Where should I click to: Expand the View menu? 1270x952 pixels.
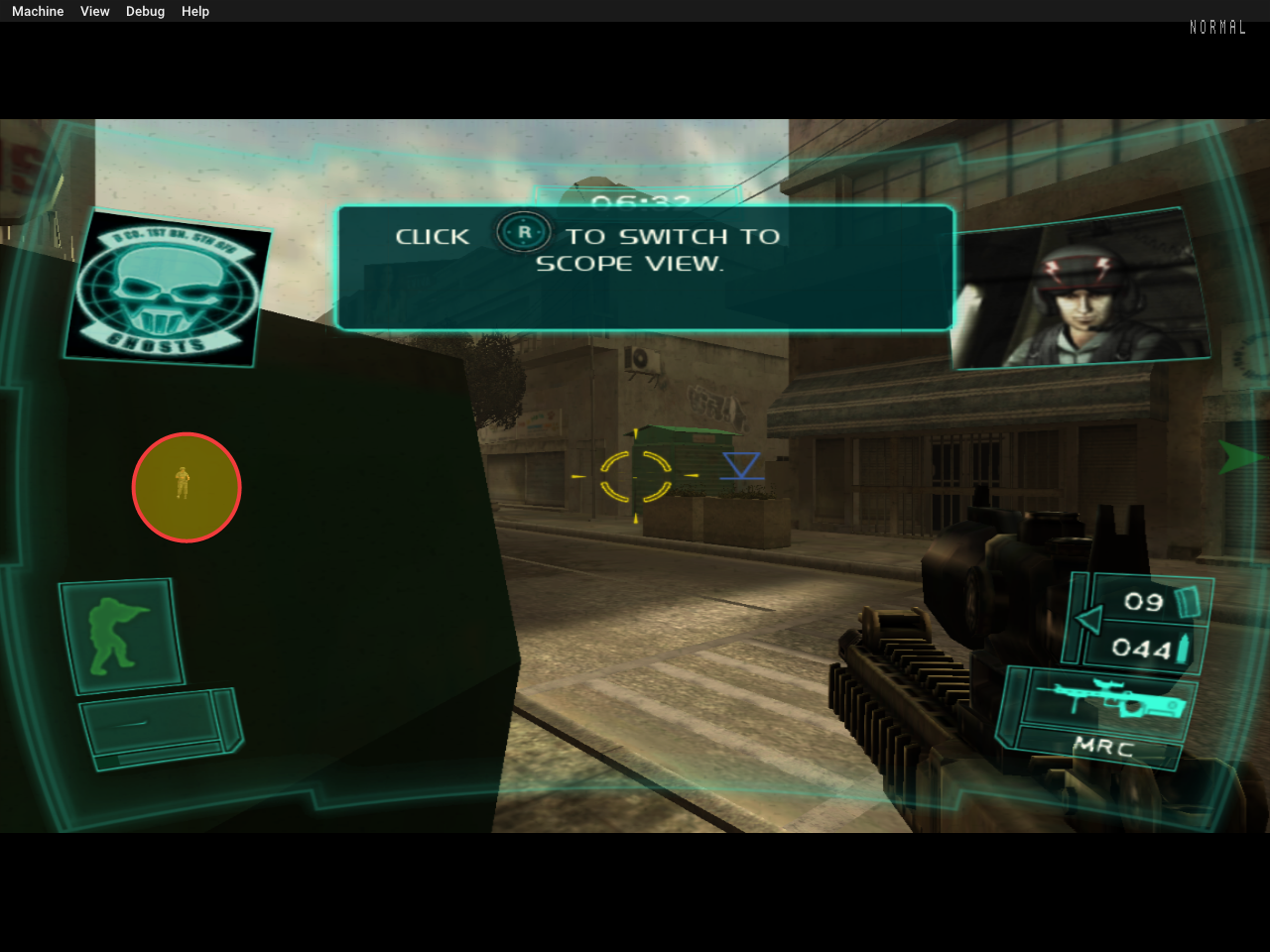(x=94, y=11)
